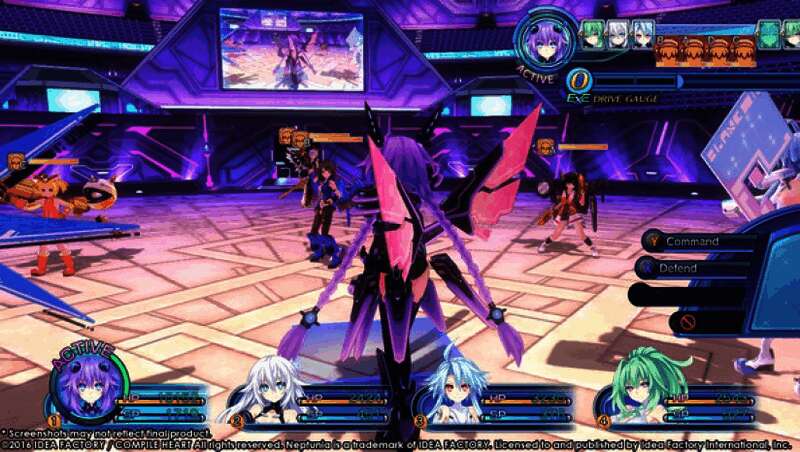Click the EXE Drive Gauge icon

(x=578, y=82)
